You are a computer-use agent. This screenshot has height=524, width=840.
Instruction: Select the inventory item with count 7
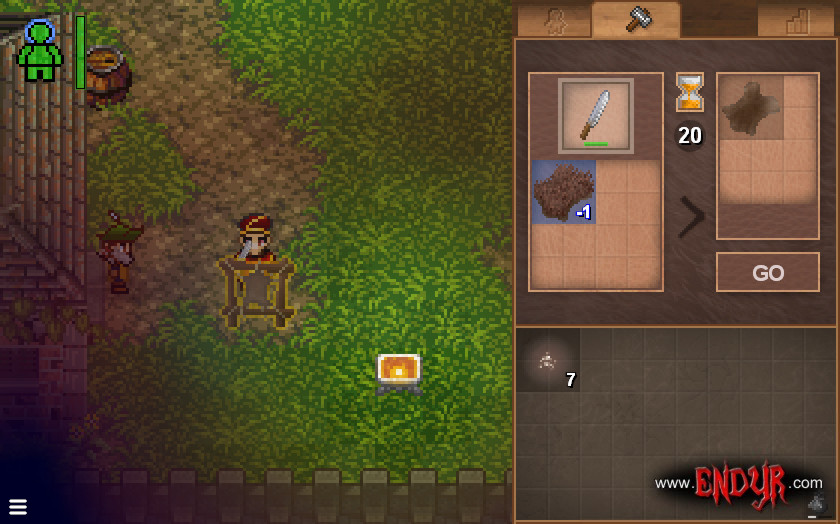coord(547,361)
